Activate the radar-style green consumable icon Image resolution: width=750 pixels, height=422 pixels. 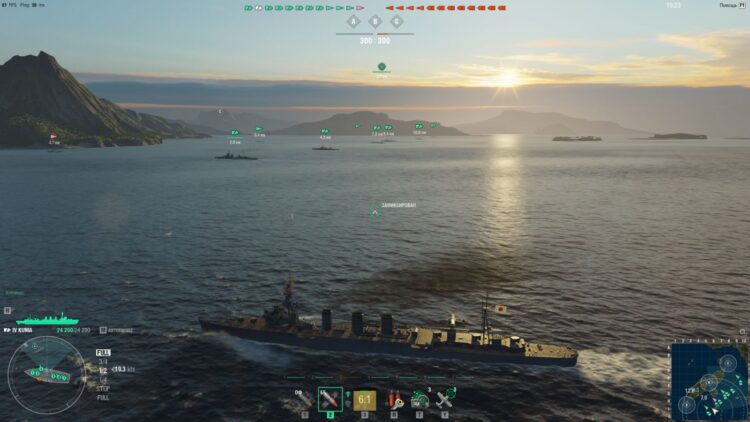coord(420,399)
